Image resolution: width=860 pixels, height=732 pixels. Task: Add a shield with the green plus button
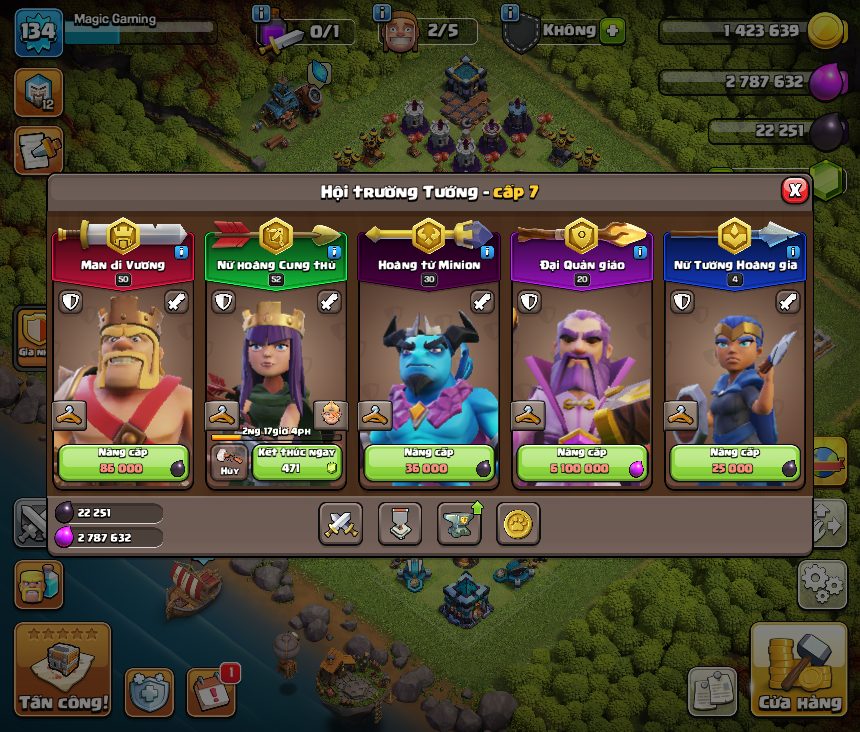pos(613,31)
